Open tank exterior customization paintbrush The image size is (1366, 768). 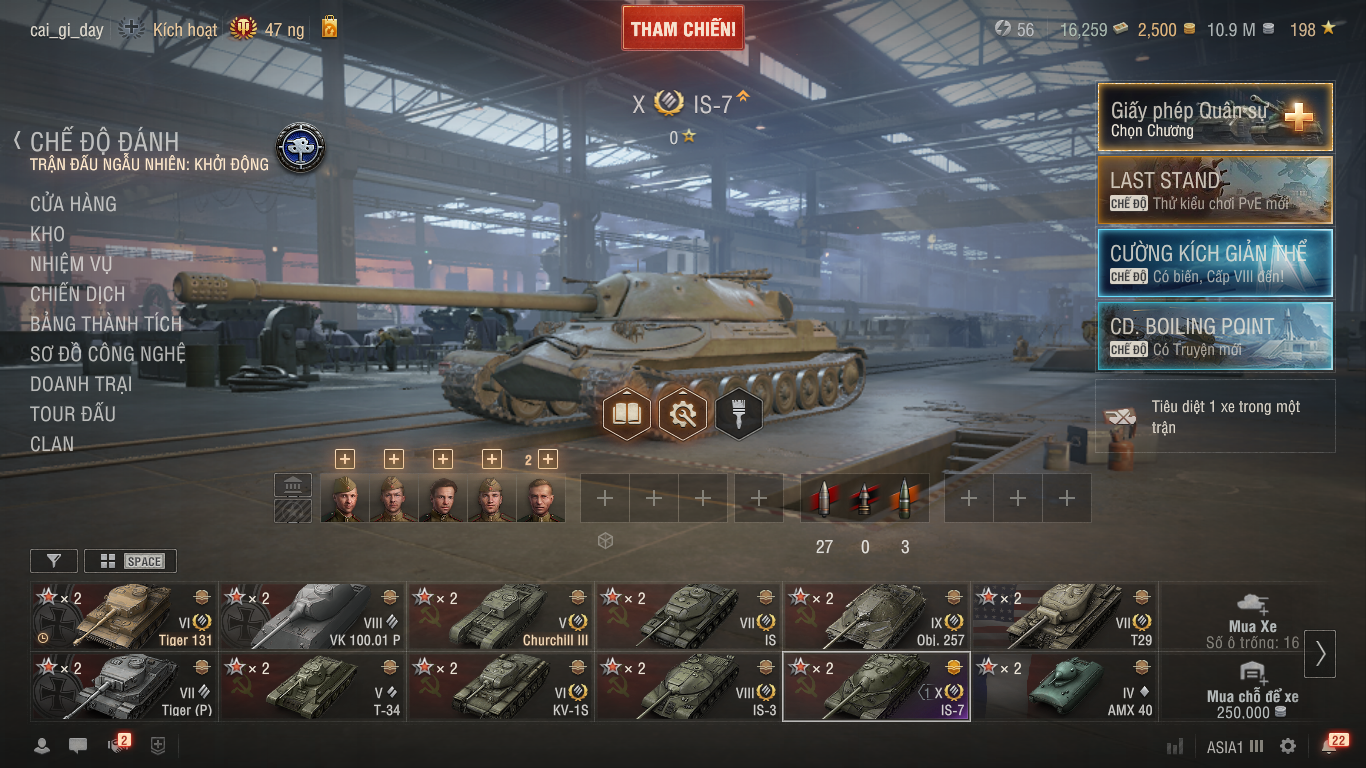(x=739, y=413)
